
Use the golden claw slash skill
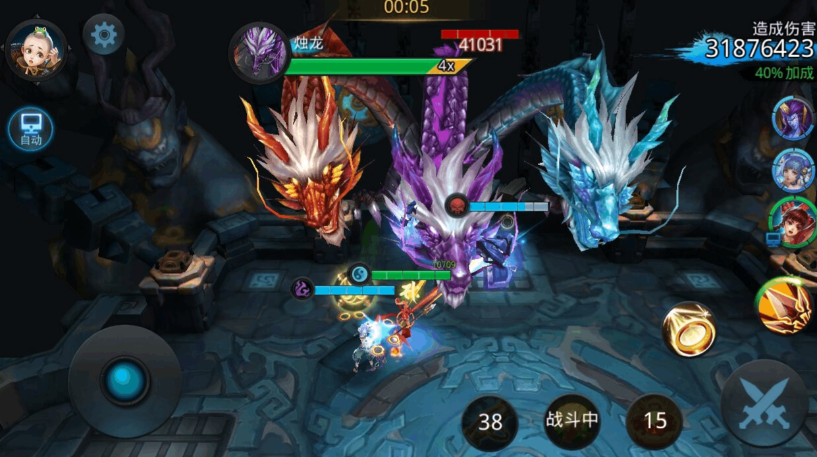point(783,306)
